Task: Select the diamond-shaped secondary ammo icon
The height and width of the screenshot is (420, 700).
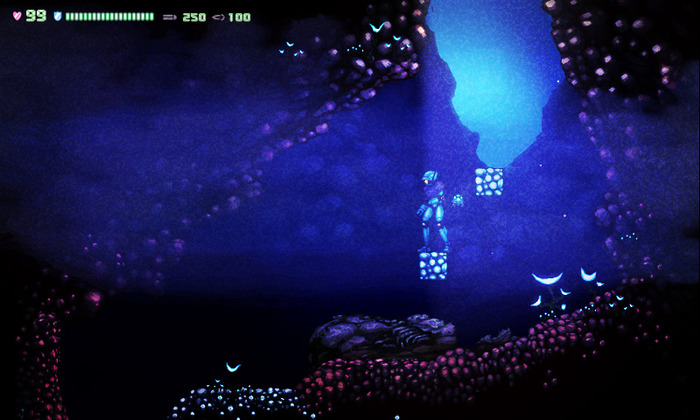Action: coord(218,17)
